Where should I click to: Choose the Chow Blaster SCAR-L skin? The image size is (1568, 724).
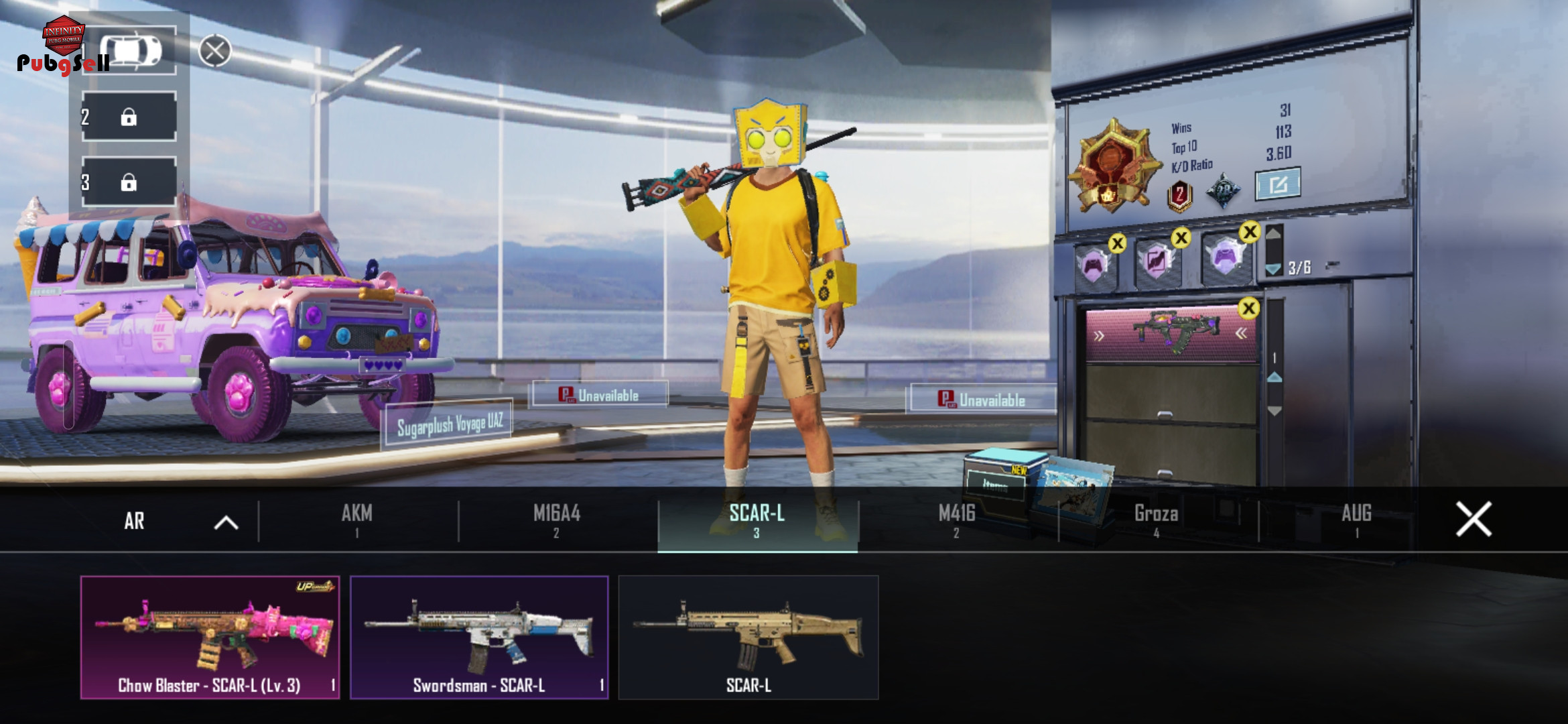tap(210, 637)
